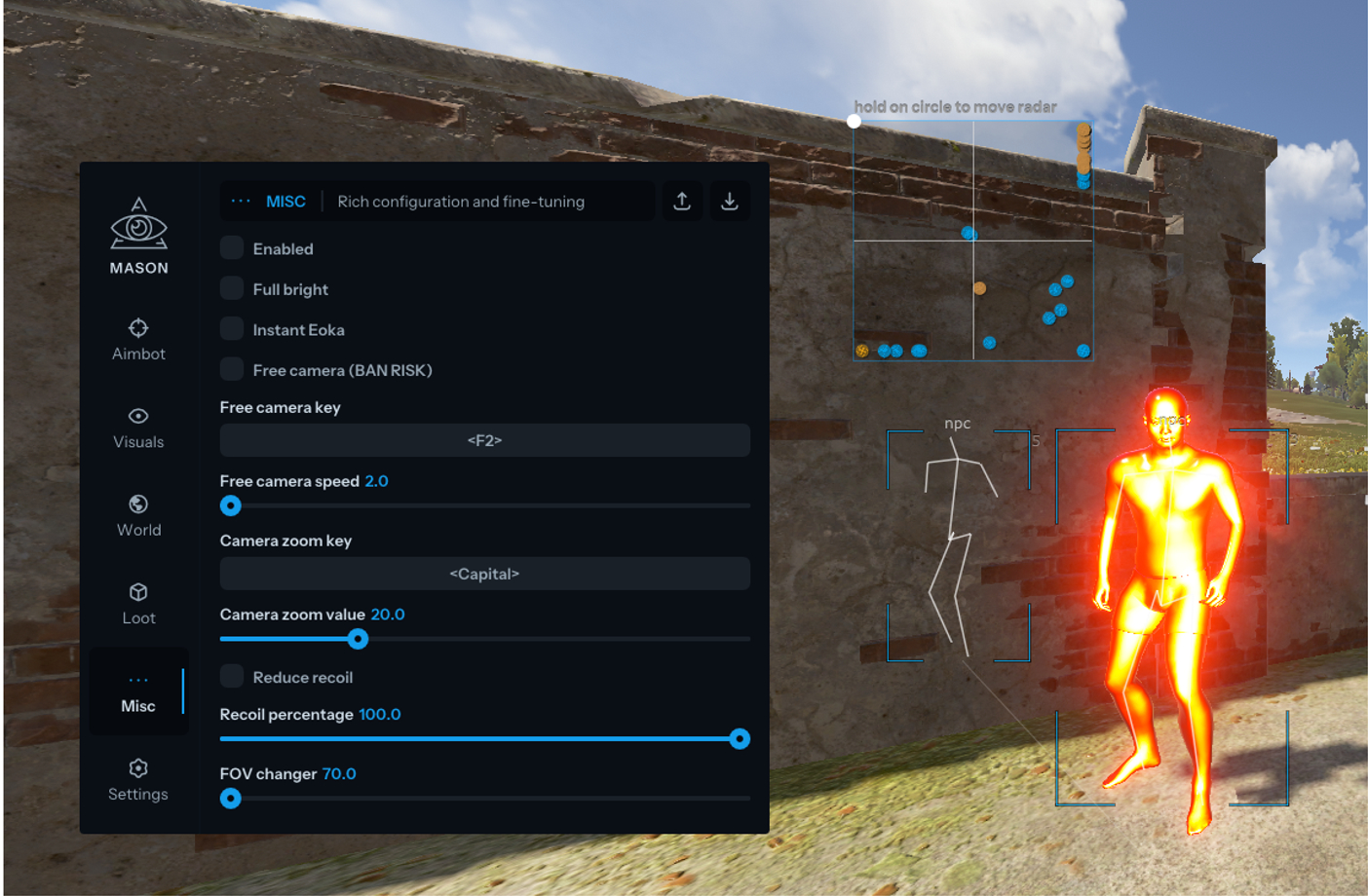Adjust the FOV changer slider
This screenshot has width=1368, height=896.
(231, 799)
